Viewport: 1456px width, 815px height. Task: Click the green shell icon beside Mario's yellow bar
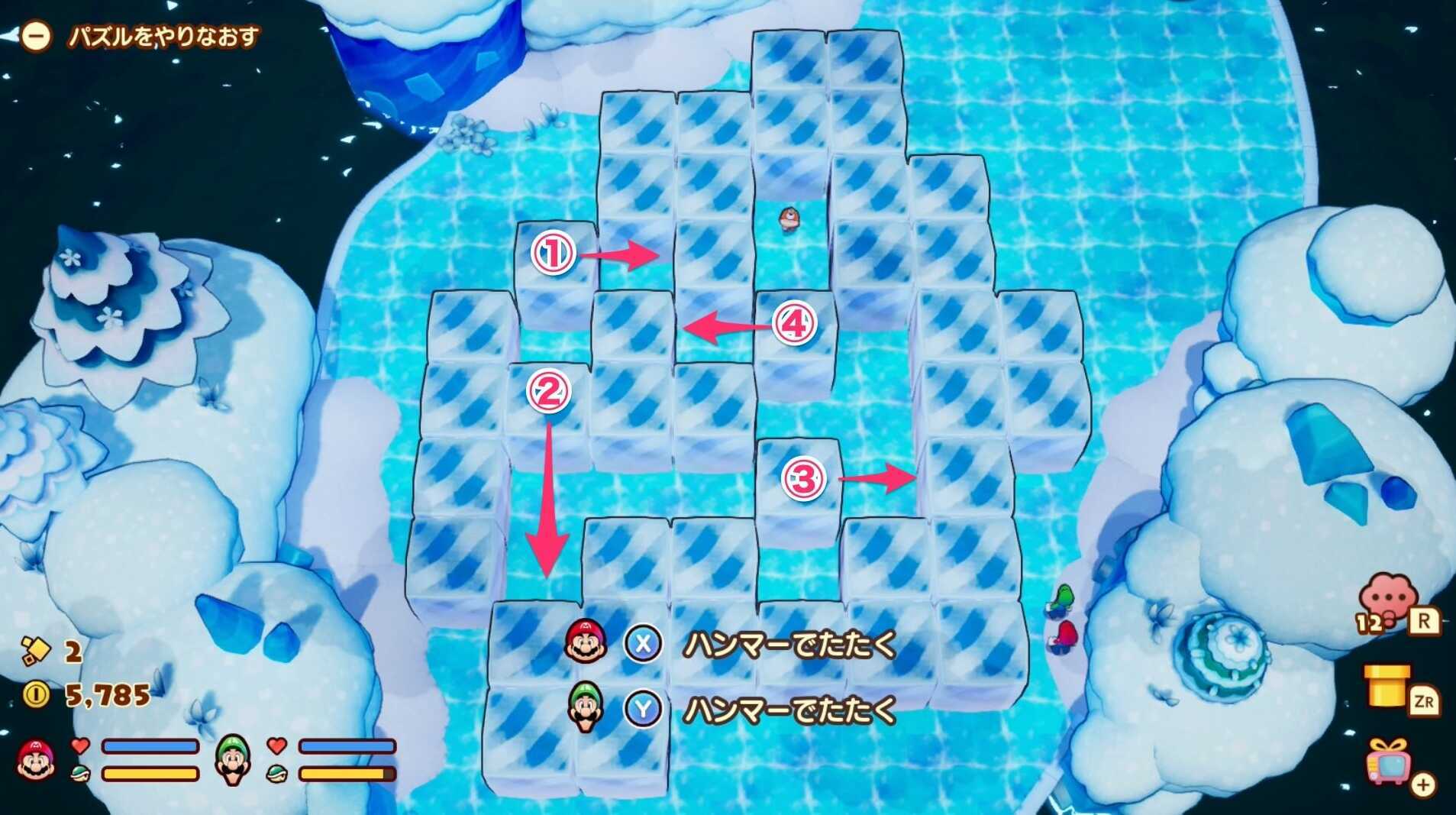pyautogui.click(x=80, y=772)
